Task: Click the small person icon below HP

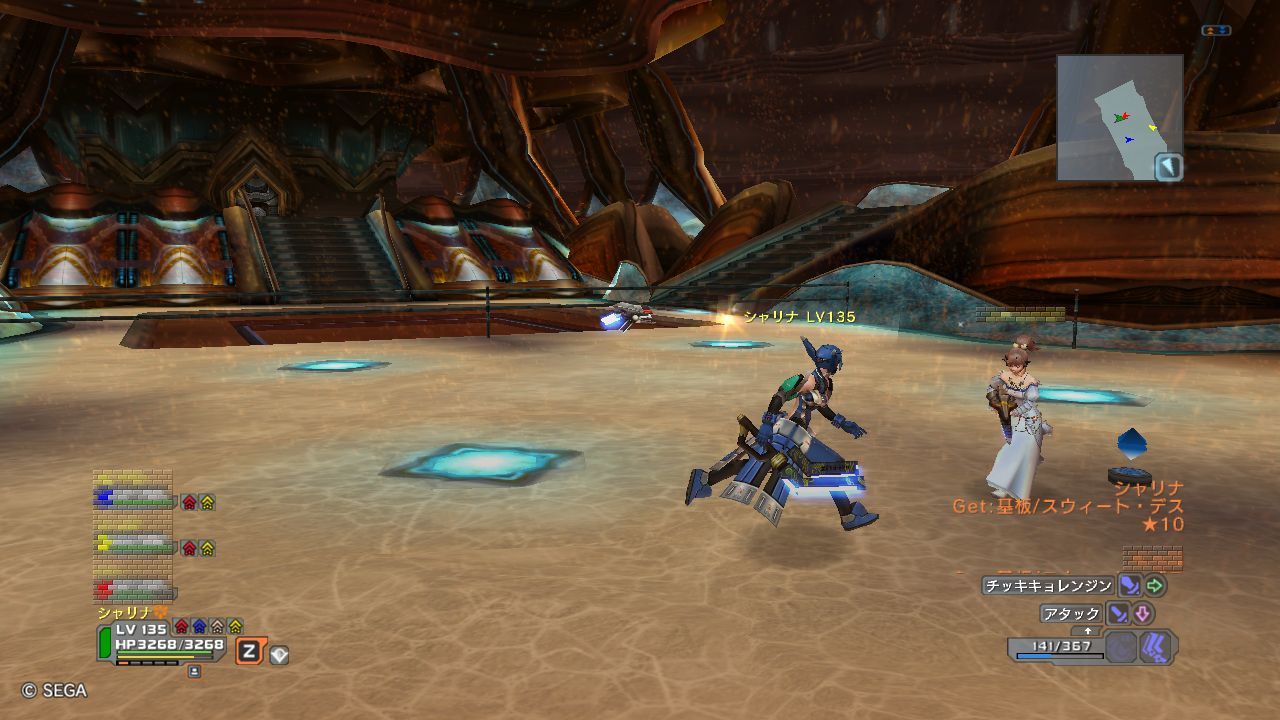Action: tap(194, 672)
